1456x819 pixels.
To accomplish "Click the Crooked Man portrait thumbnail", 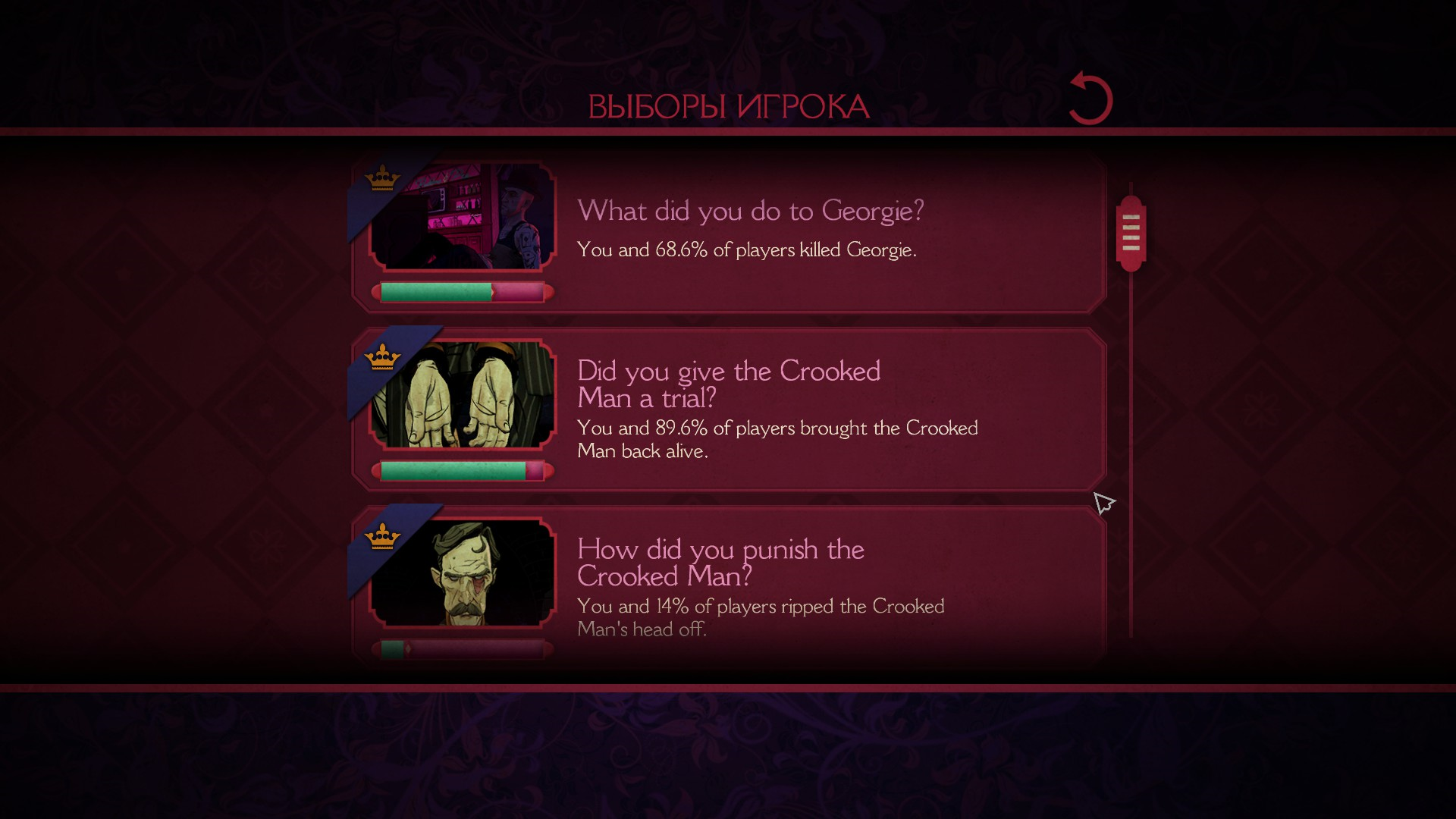I will point(463,573).
